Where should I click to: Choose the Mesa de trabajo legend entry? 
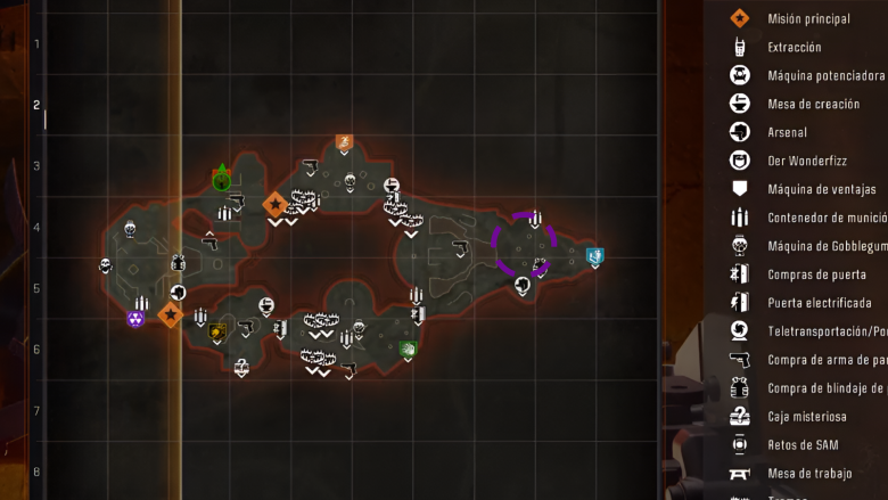tap(808, 473)
